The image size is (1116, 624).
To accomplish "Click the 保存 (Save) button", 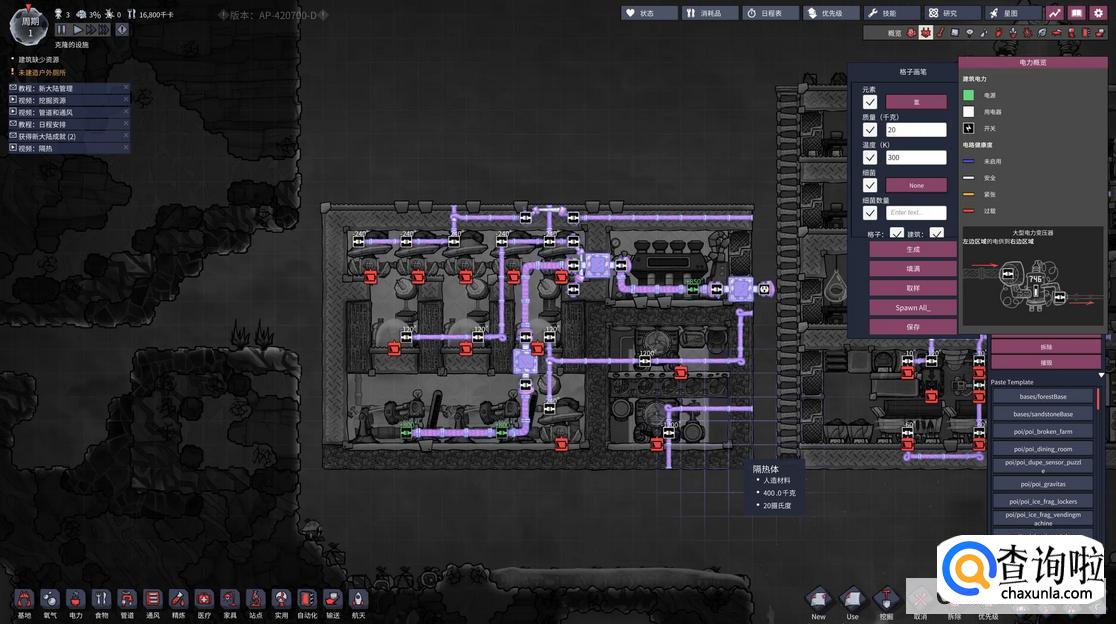I will 907,327.
